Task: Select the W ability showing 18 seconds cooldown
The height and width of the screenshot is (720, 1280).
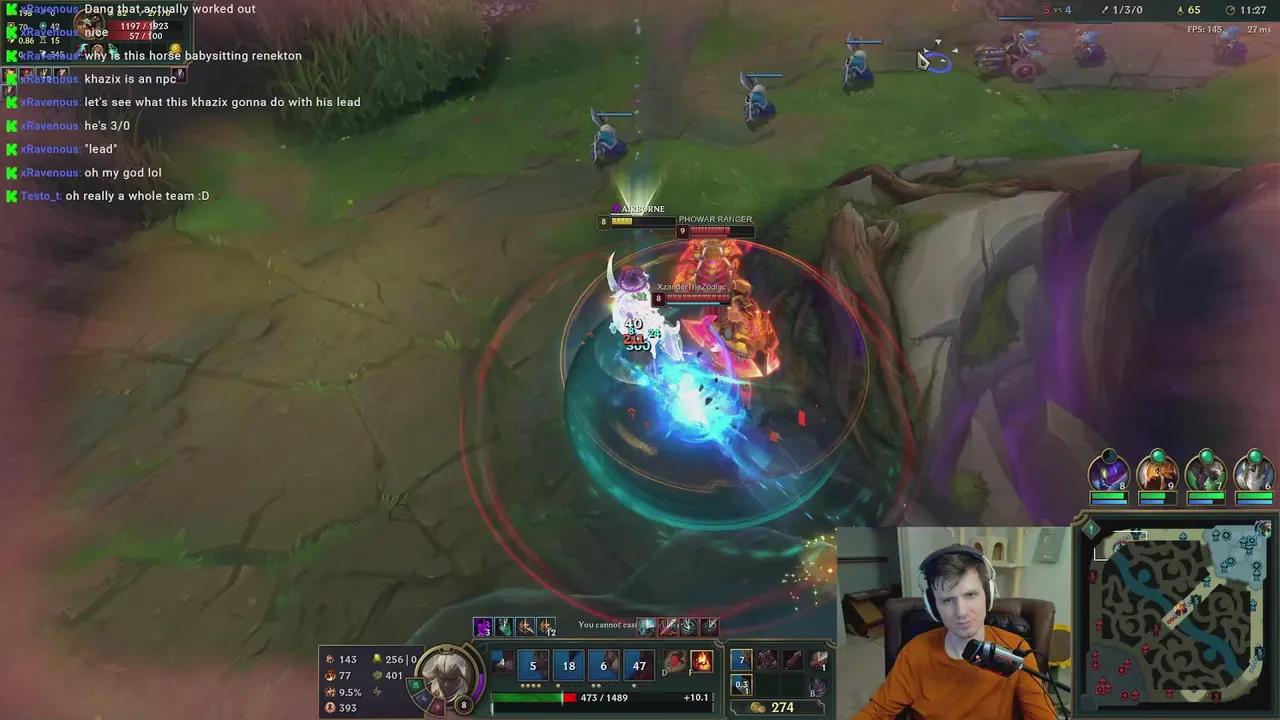Action: (568, 665)
